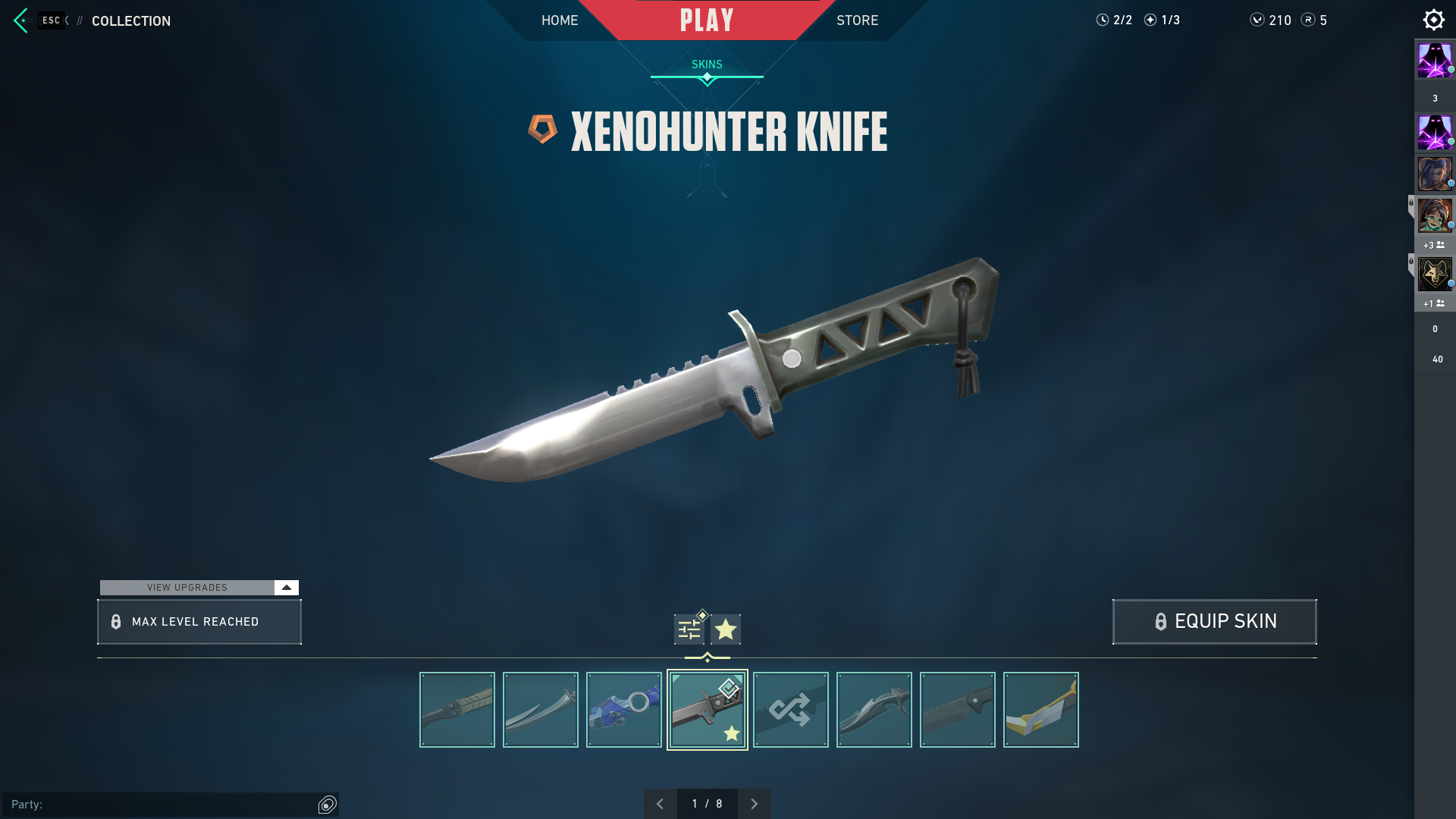1456x819 pixels.
Task: Switch to the Store tab
Action: [x=857, y=20]
